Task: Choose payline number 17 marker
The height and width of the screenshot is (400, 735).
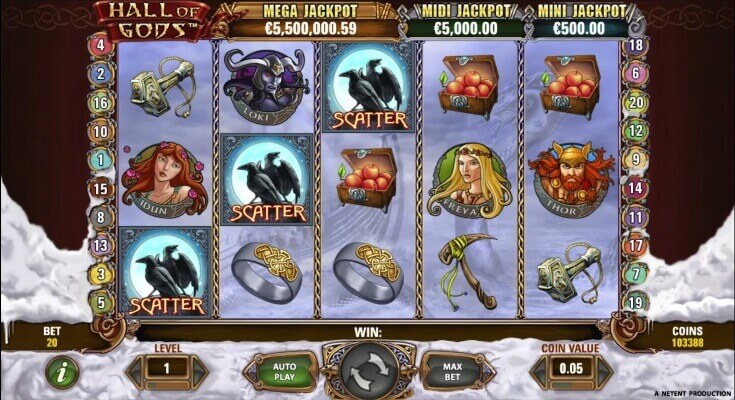Action: coord(633,244)
